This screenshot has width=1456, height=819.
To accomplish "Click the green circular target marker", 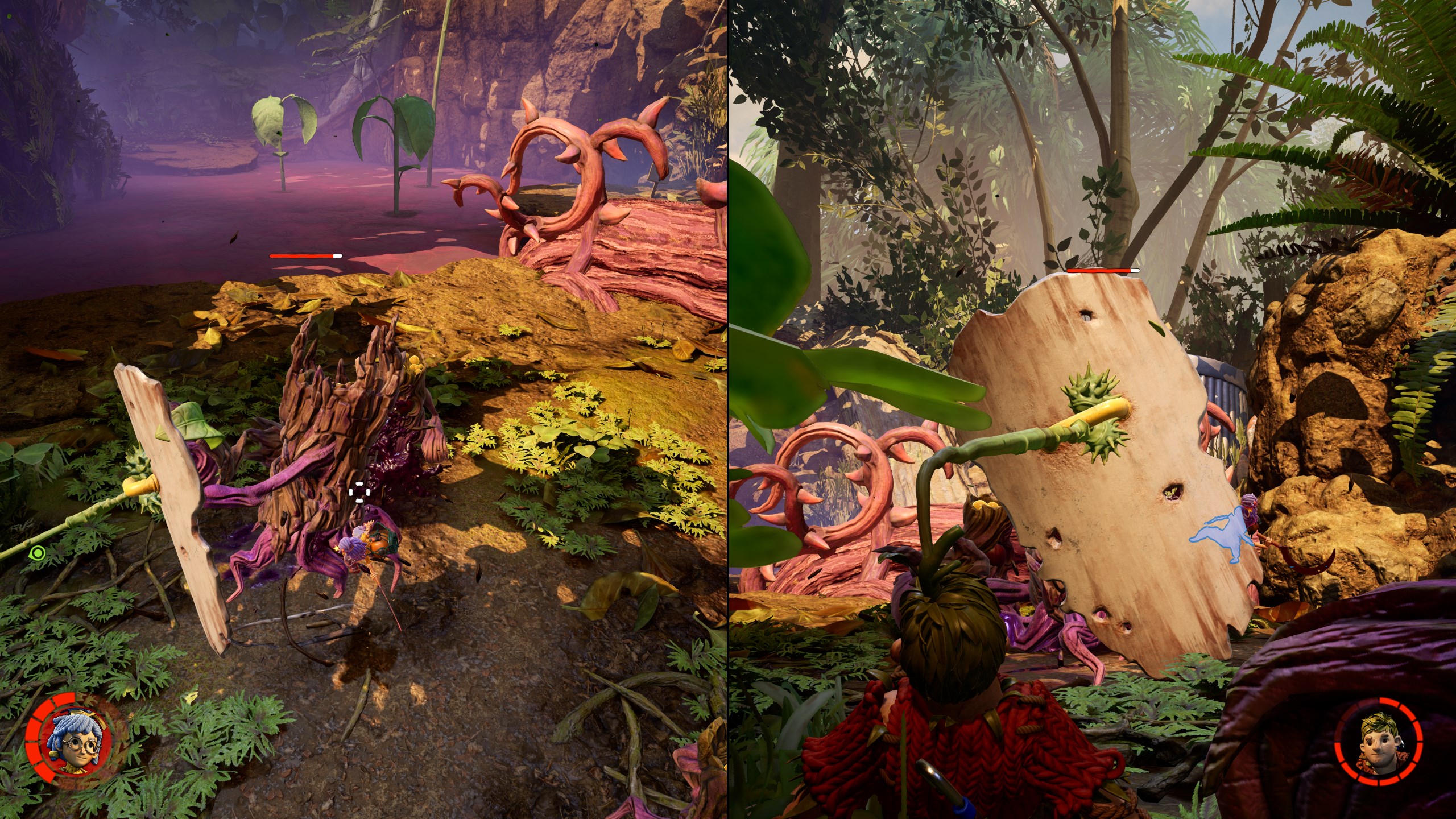I will (38, 552).
